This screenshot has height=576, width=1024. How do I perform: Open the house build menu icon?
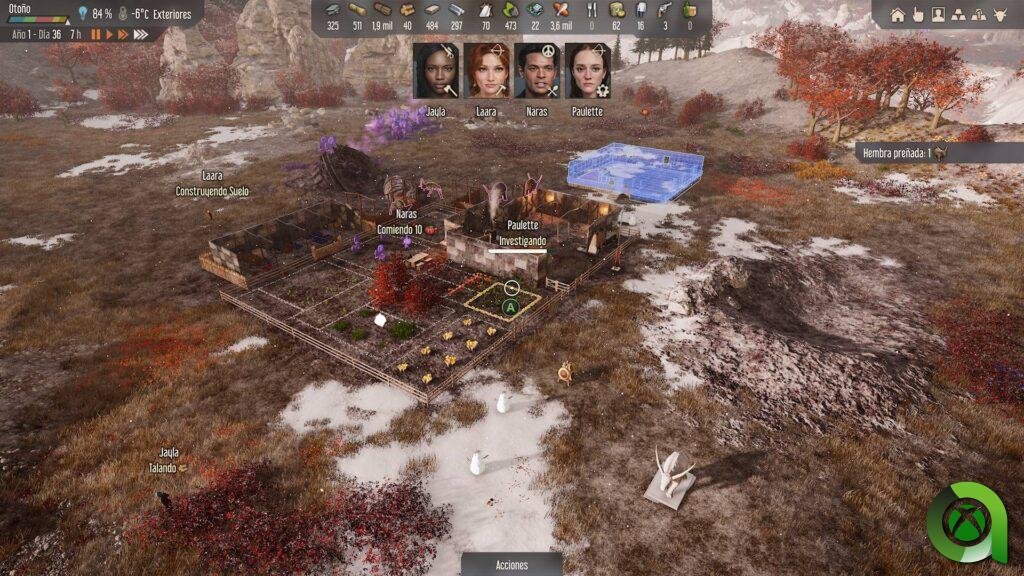click(897, 14)
